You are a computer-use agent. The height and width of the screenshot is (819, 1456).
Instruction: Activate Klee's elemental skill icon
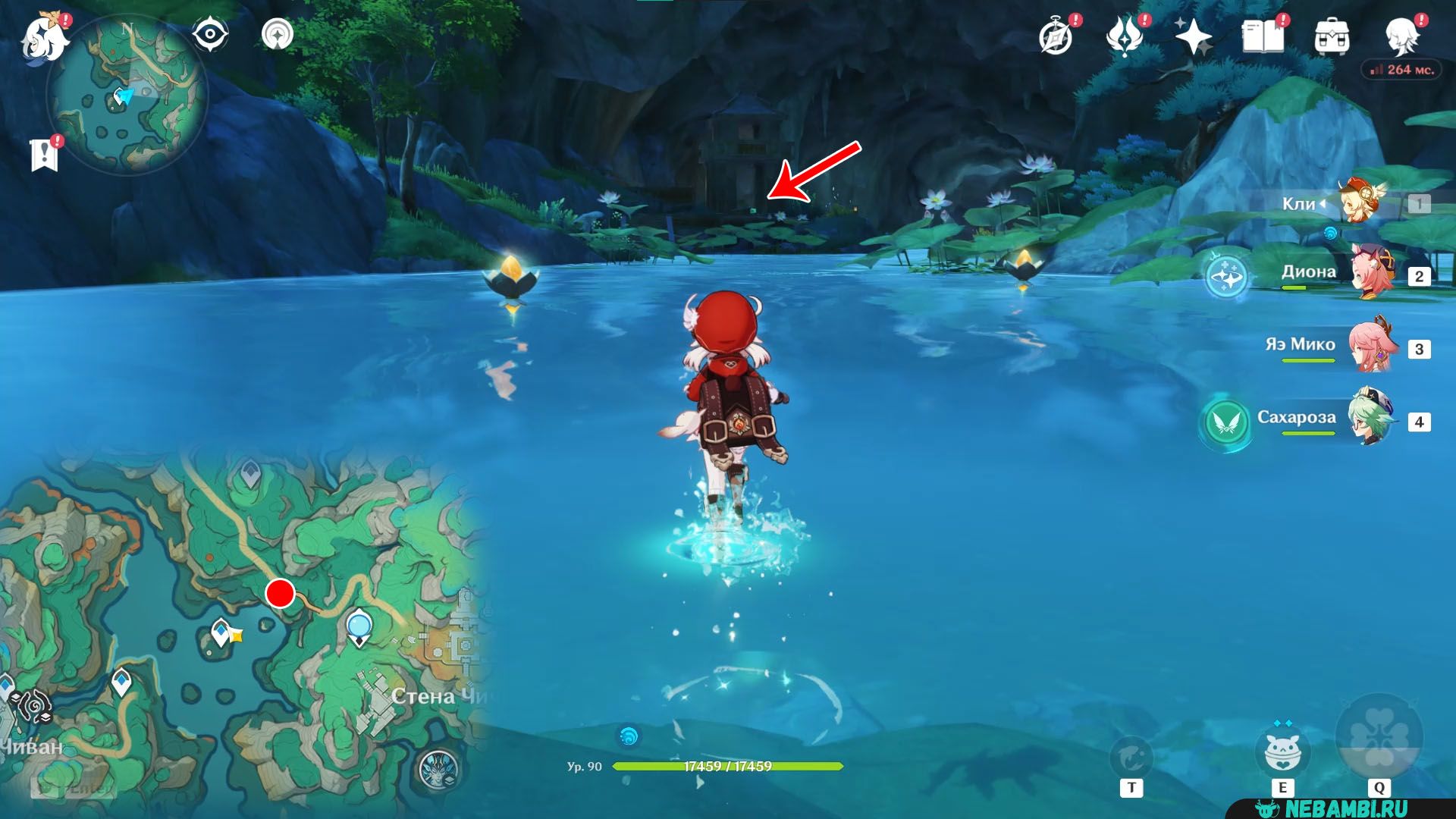pos(1282,752)
